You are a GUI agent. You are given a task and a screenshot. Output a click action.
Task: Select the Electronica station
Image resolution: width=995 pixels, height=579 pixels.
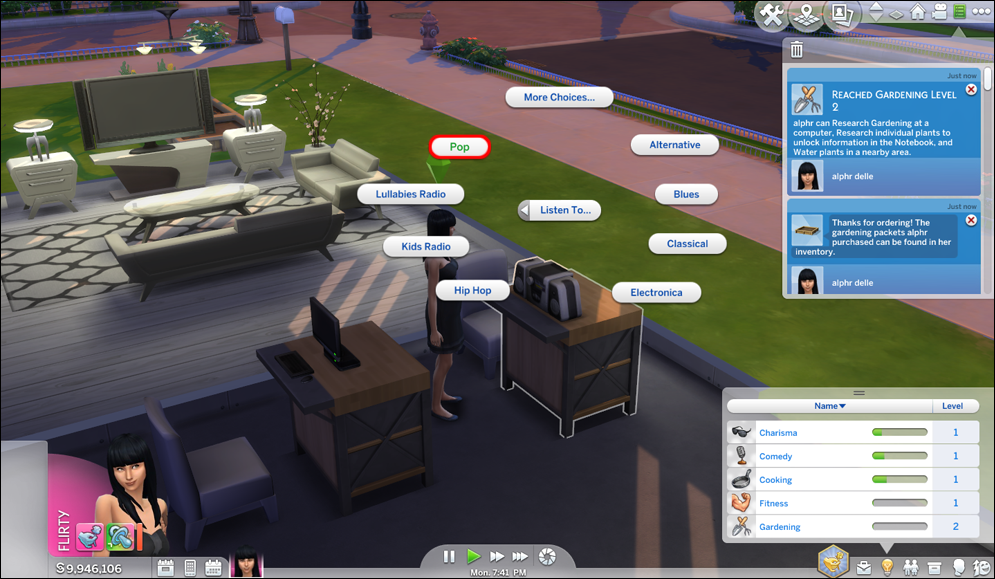click(x=656, y=292)
